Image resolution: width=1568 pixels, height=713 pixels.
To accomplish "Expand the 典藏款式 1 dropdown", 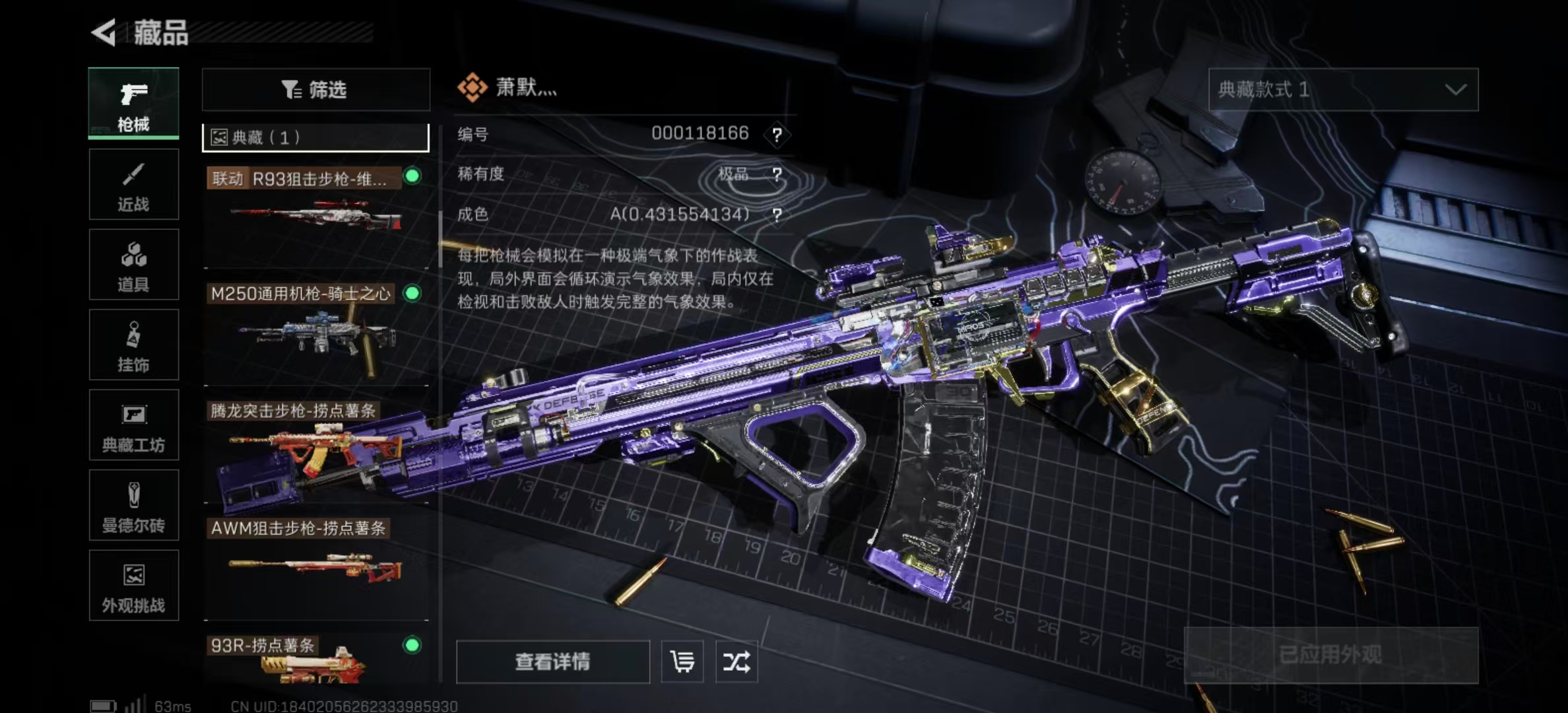I will coord(1343,90).
